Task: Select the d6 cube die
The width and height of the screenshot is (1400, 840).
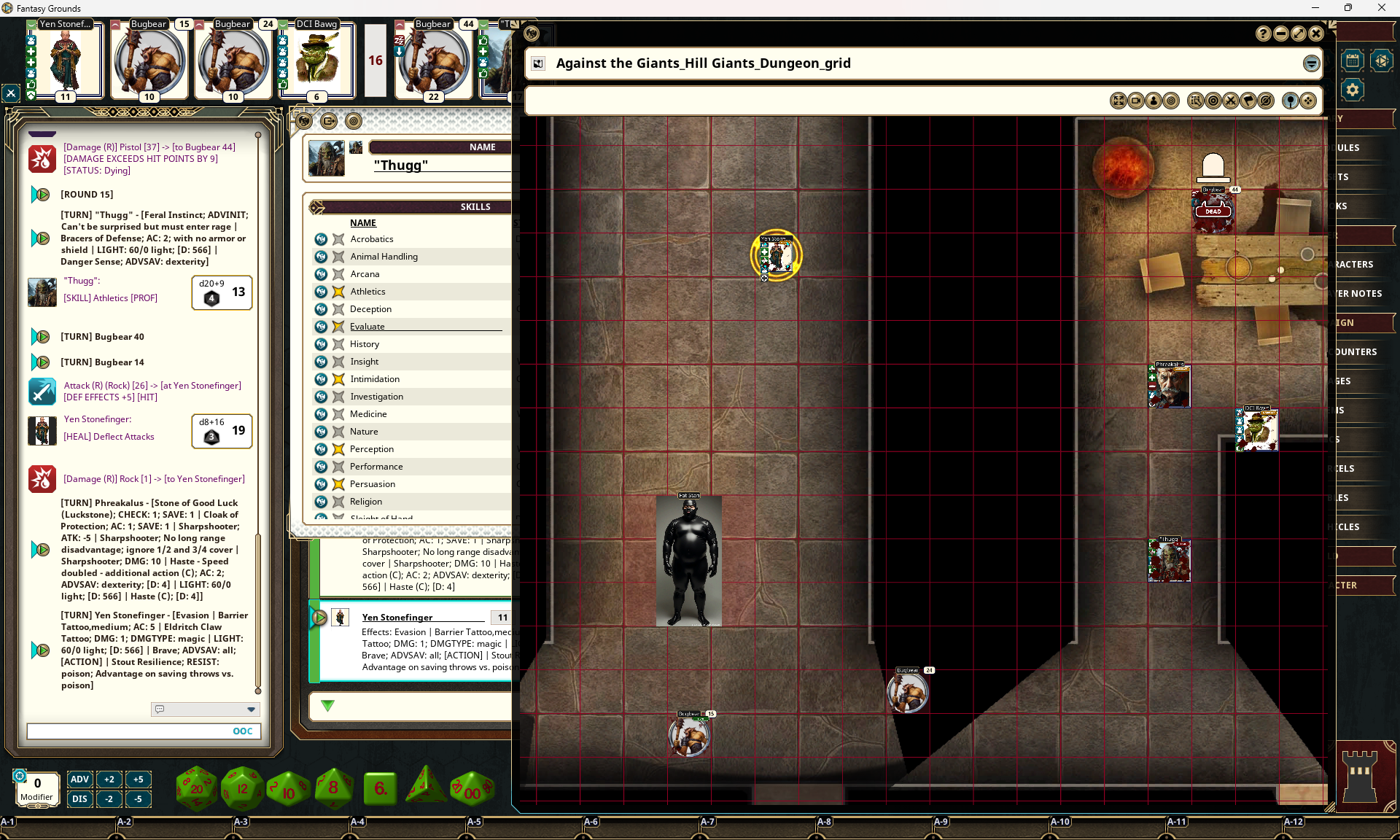Action: click(380, 788)
